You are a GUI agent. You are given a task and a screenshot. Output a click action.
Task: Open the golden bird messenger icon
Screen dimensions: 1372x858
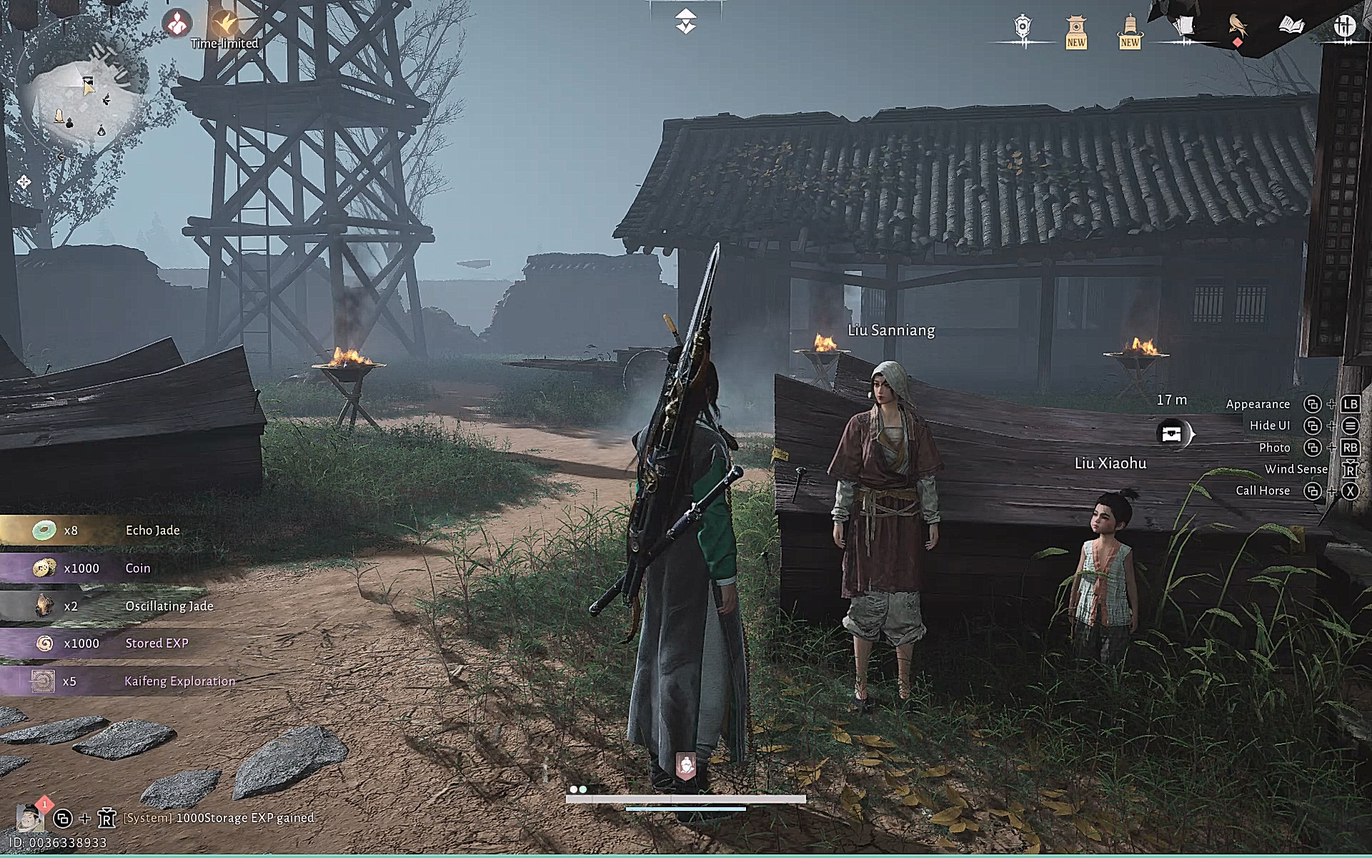coord(1238,26)
